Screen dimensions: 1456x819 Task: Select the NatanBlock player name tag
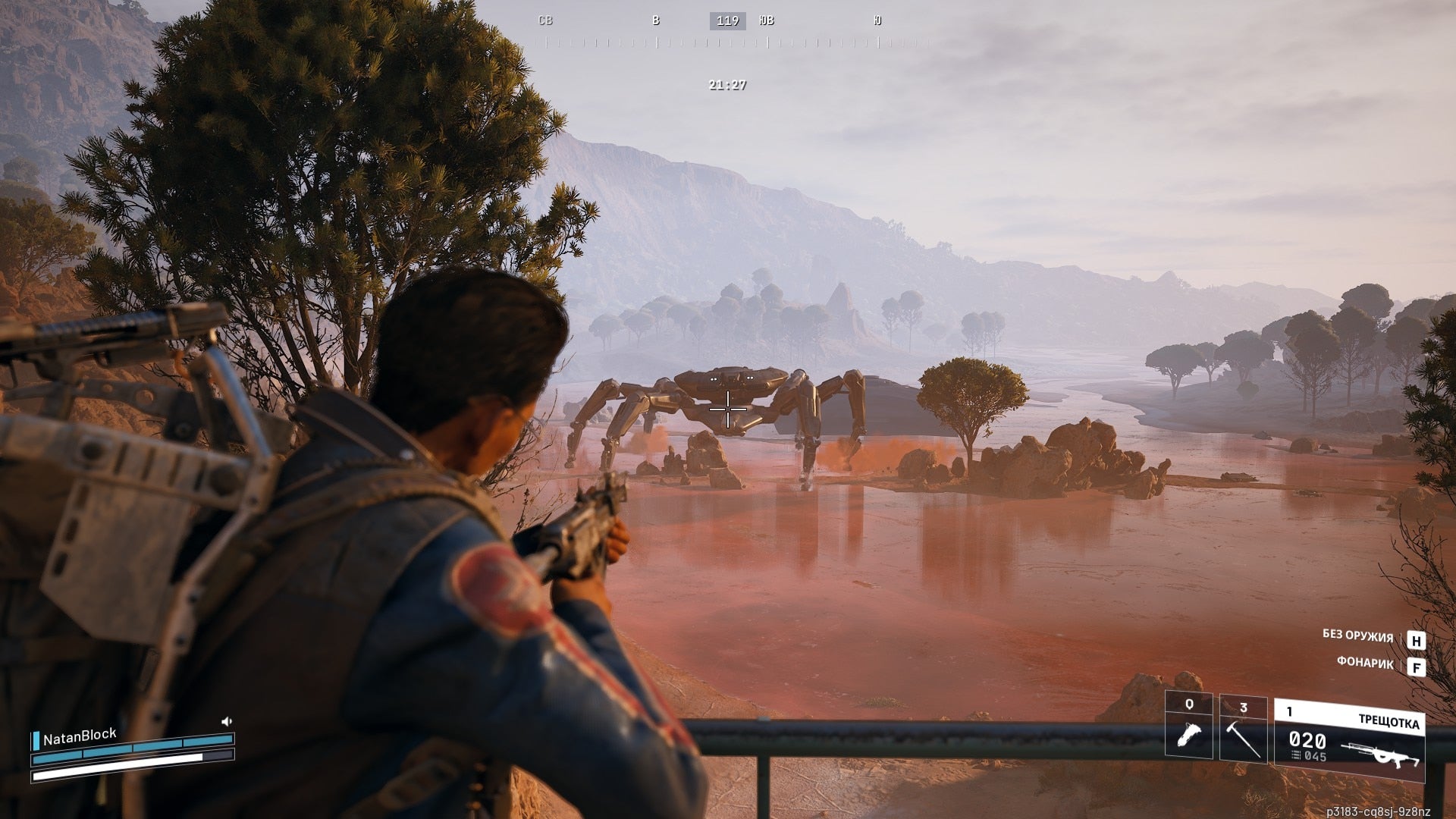click(79, 736)
